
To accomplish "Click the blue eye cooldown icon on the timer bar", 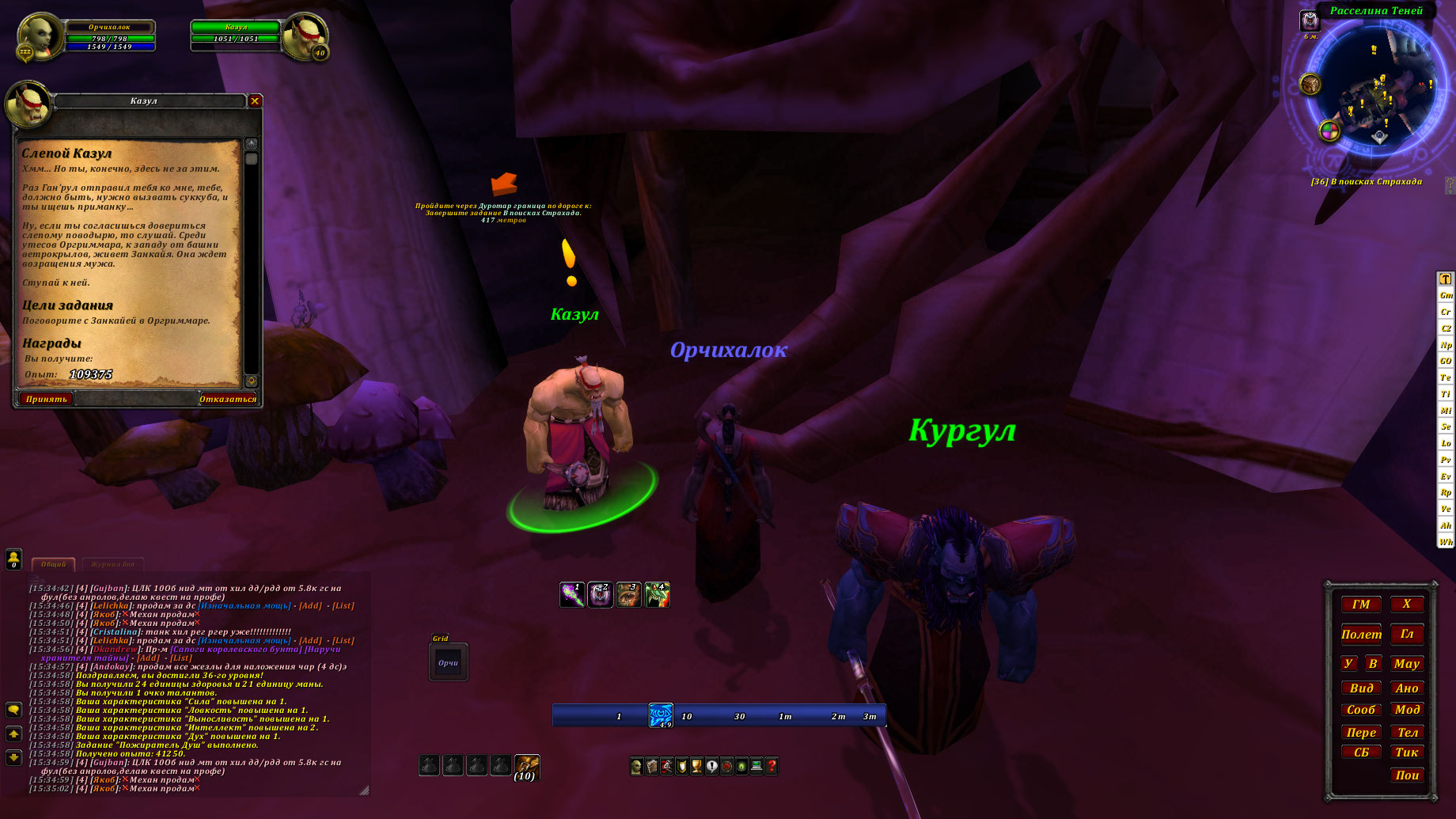I will point(661,715).
